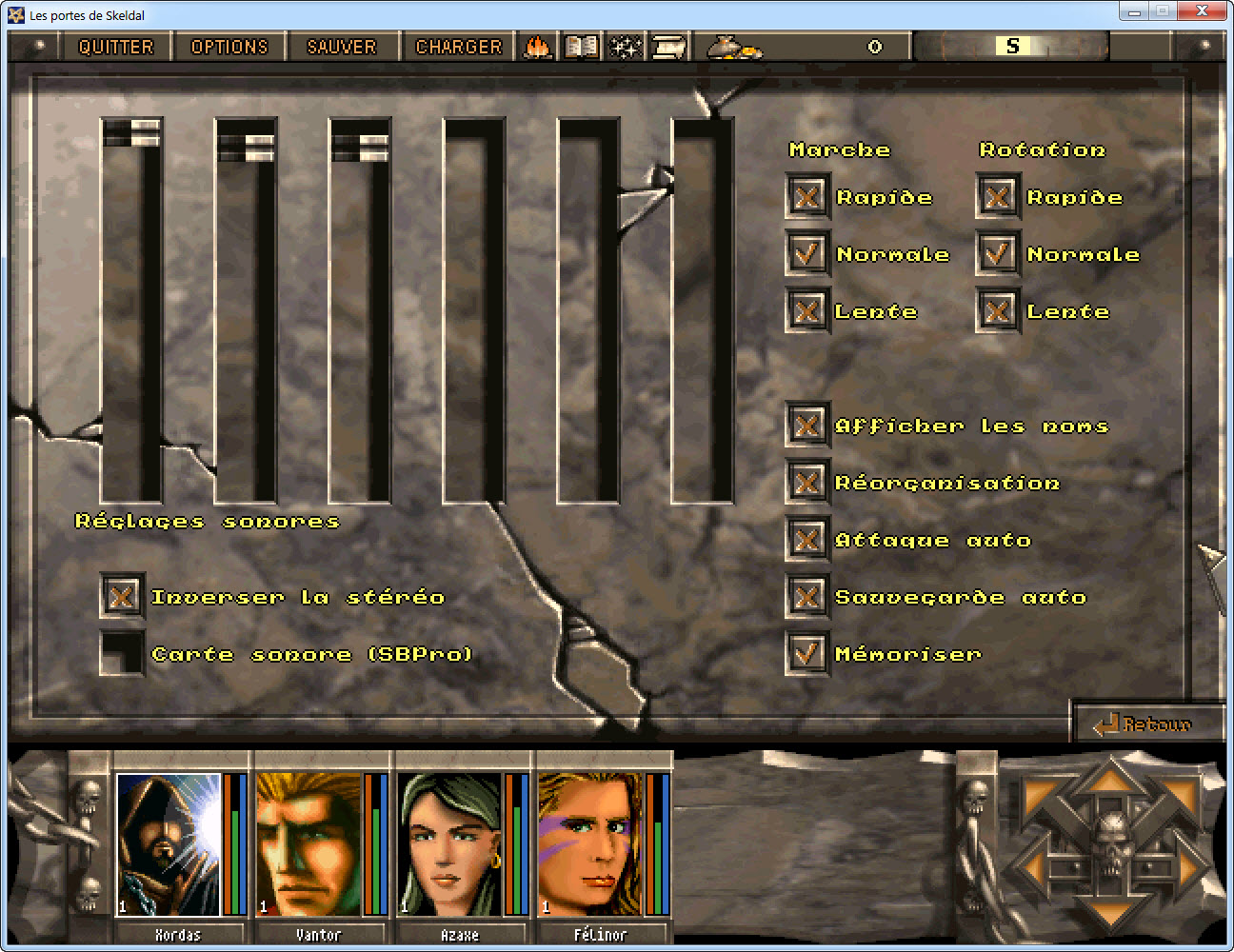Choose SAUVER to save the game
Image resolution: width=1234 pixels, height=952 pixels.
(x=341, y=47)
